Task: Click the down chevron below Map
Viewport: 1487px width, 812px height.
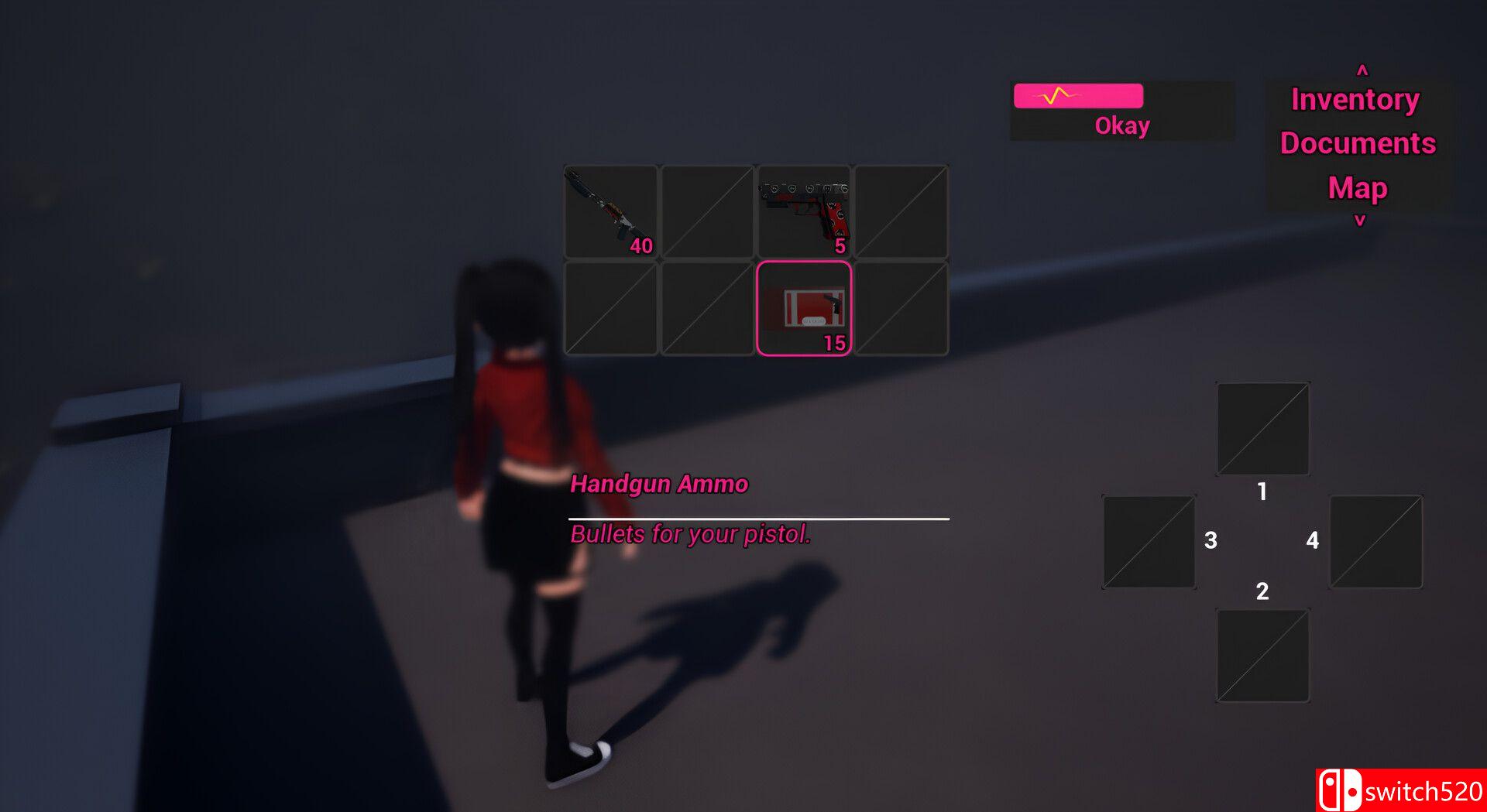Action: click(x=1358, y=218)
